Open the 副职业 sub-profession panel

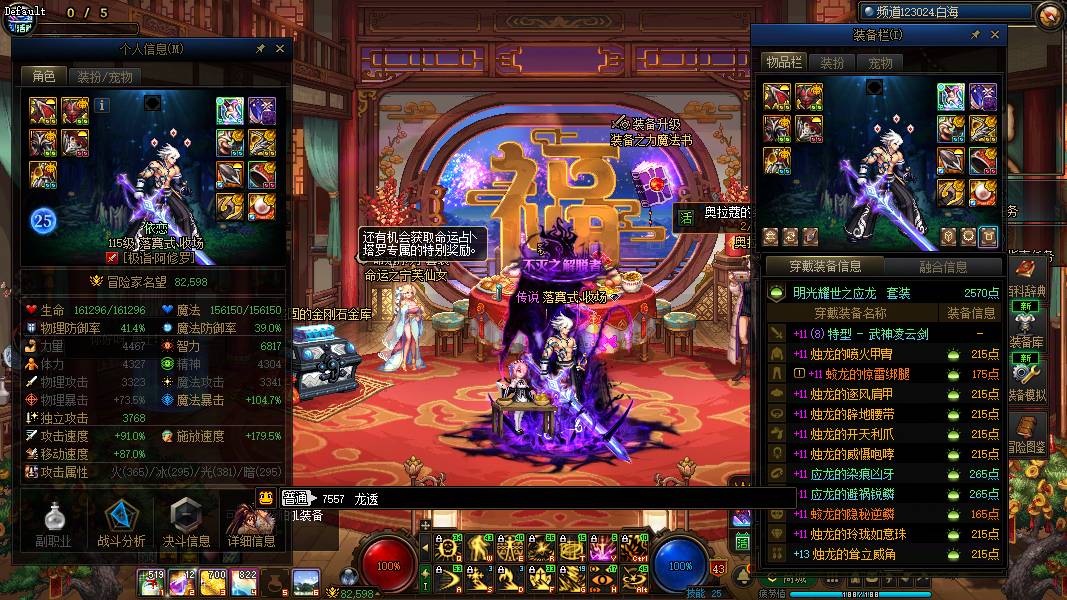pyautogui.click(x=52, y=524)
